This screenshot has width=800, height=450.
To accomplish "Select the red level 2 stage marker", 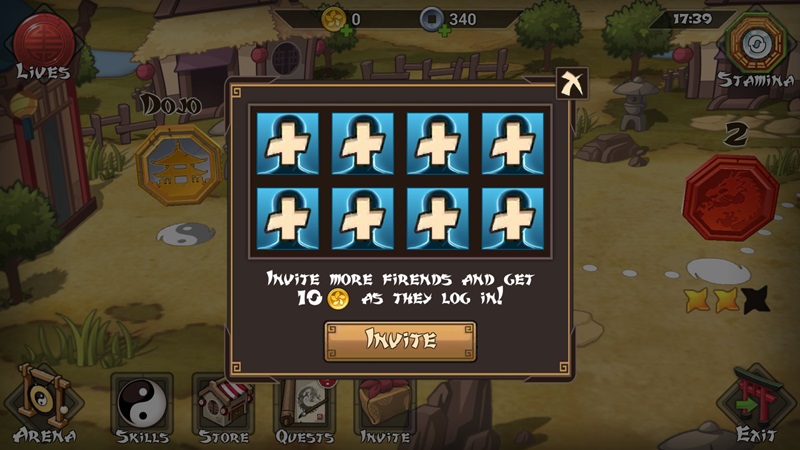I will coord(730,197).
